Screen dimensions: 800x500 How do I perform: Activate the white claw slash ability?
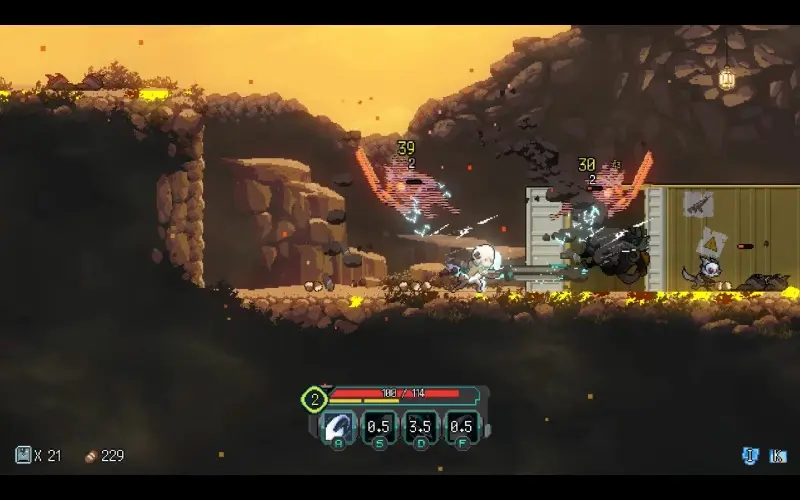338,427
